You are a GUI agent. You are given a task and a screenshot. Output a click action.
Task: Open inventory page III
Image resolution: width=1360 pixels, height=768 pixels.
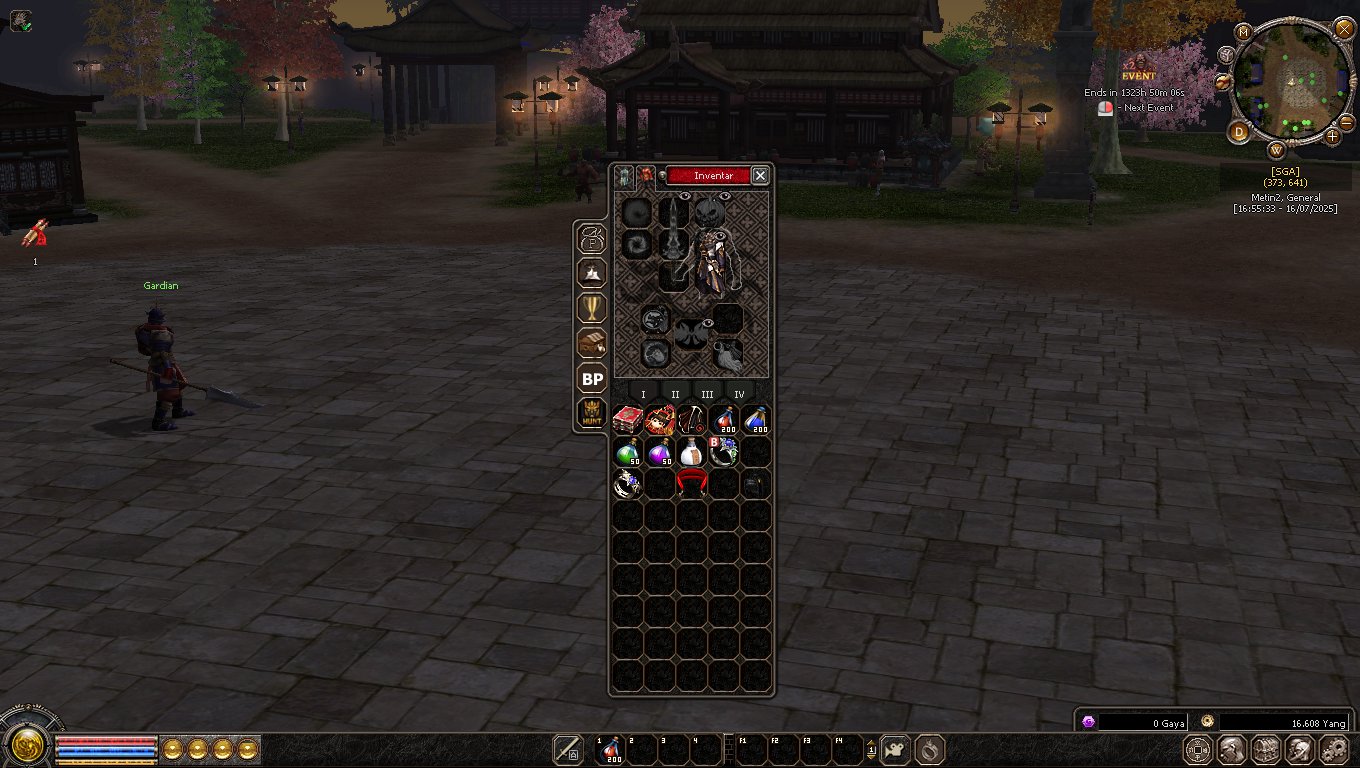click(707, 394)
